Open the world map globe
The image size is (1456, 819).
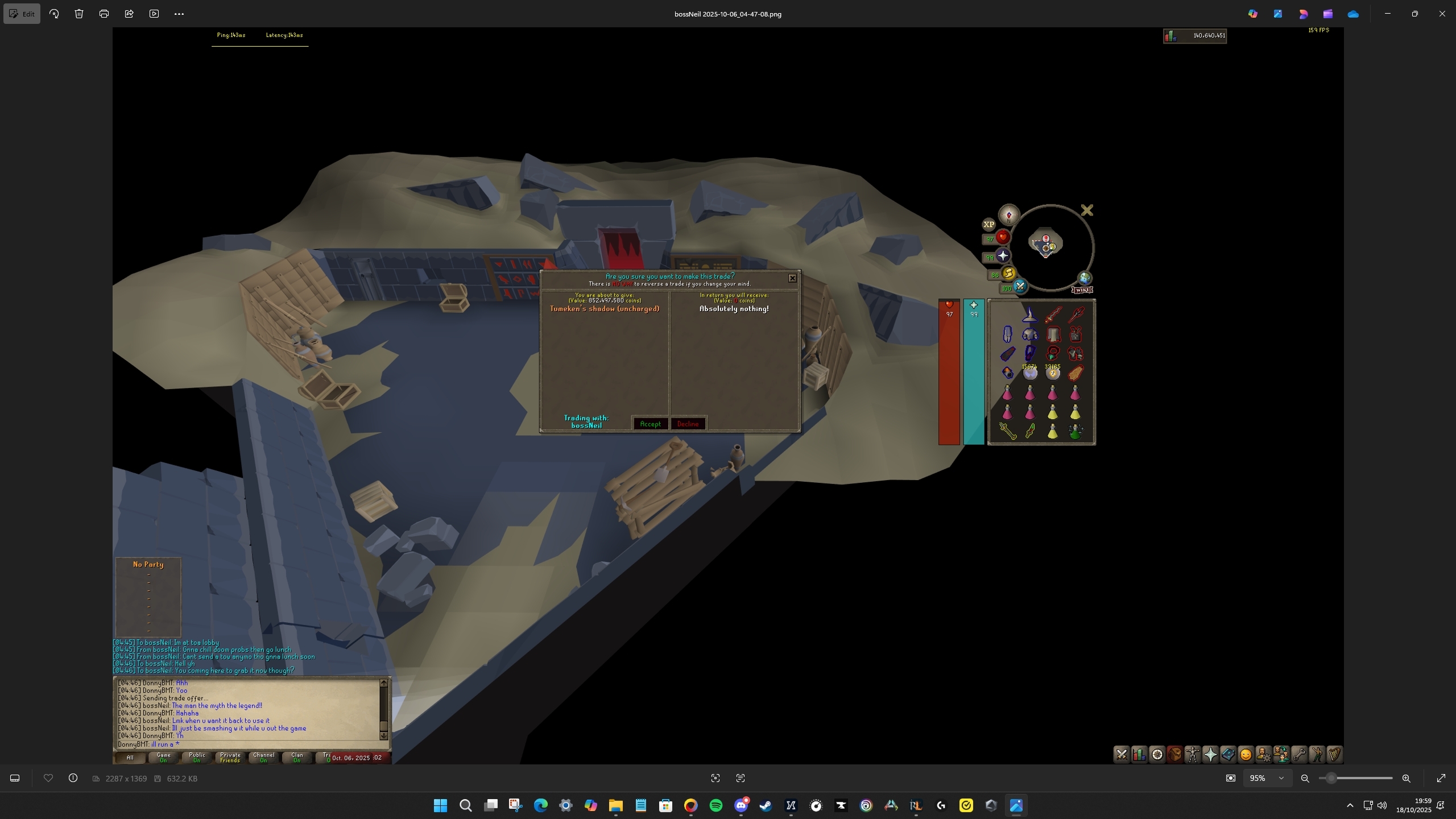(1085, 278)
